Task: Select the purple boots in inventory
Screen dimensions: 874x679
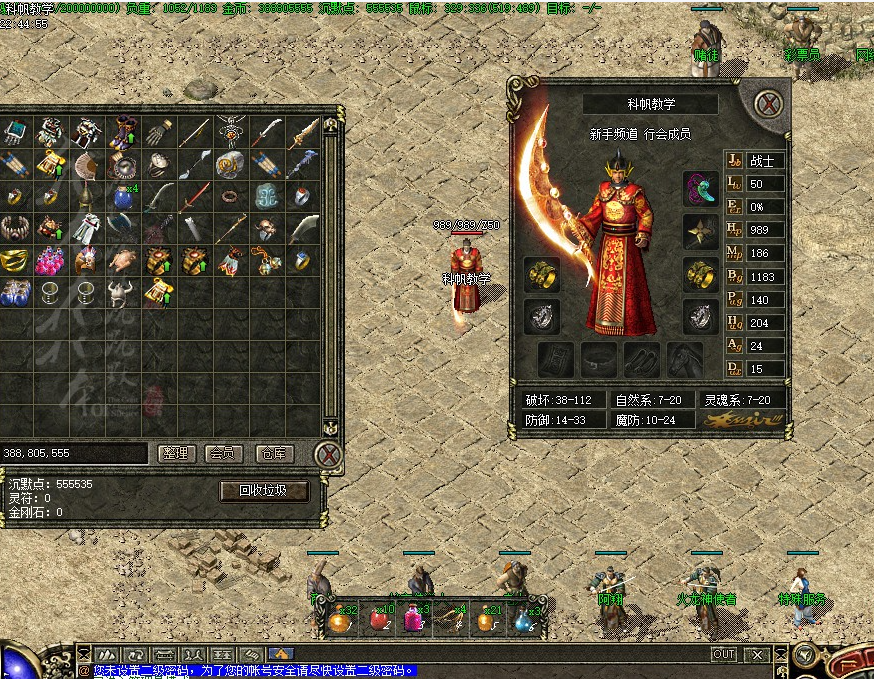Action: pos(122,131)
